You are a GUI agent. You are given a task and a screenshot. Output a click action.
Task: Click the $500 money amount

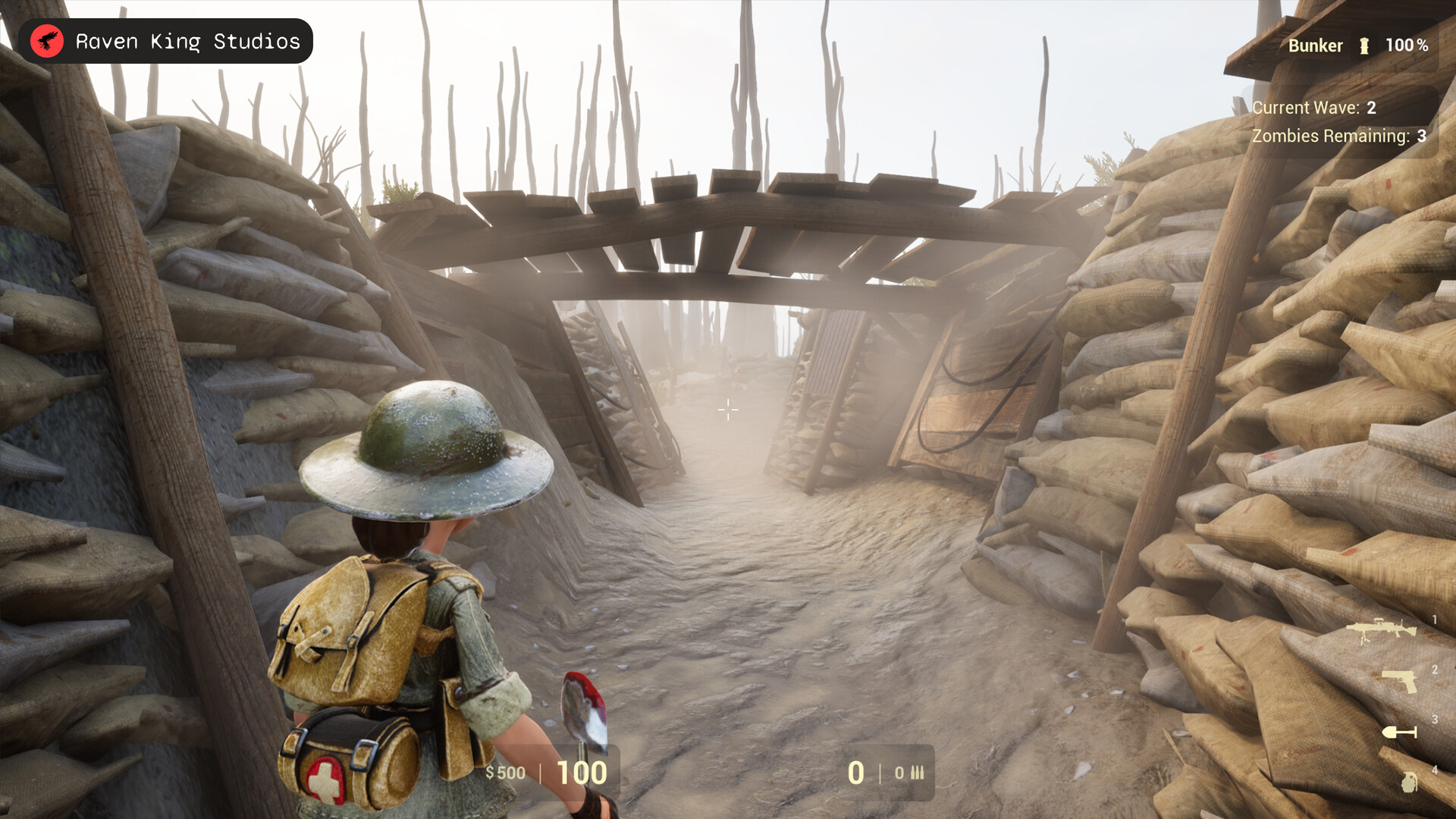(507, 773)
